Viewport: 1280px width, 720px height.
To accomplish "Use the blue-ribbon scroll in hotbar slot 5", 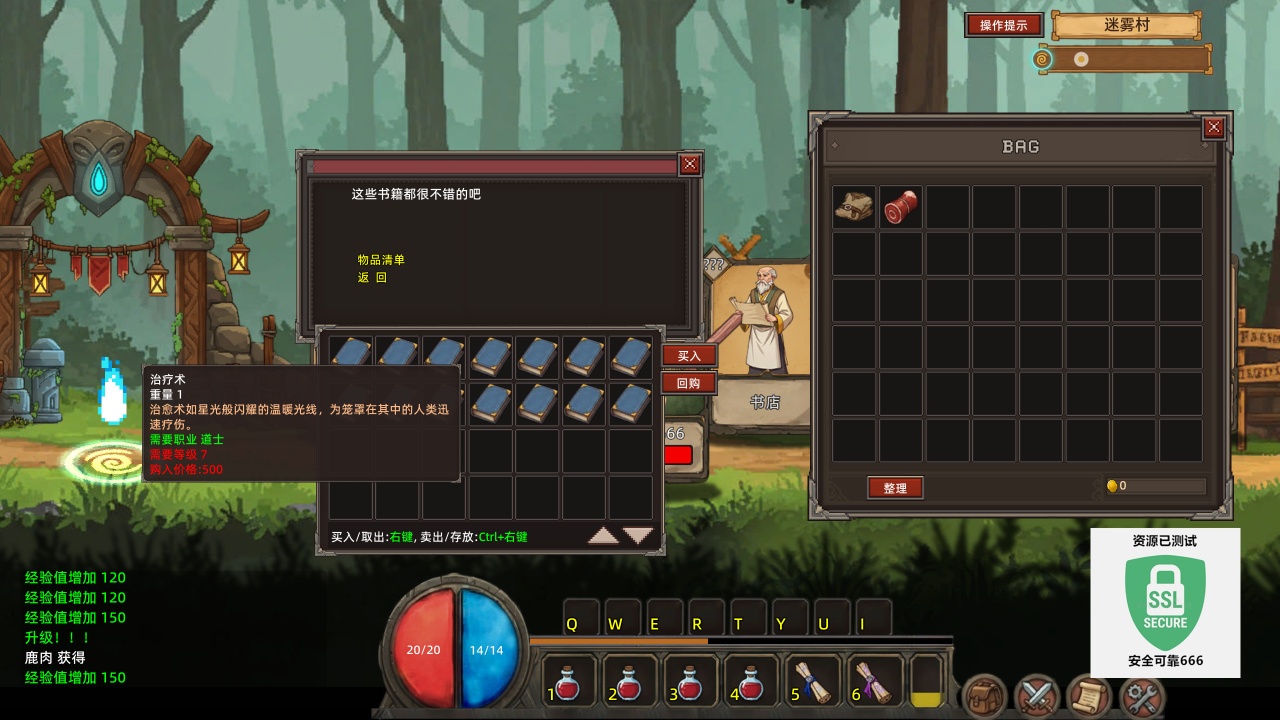I will coord(812,683).
